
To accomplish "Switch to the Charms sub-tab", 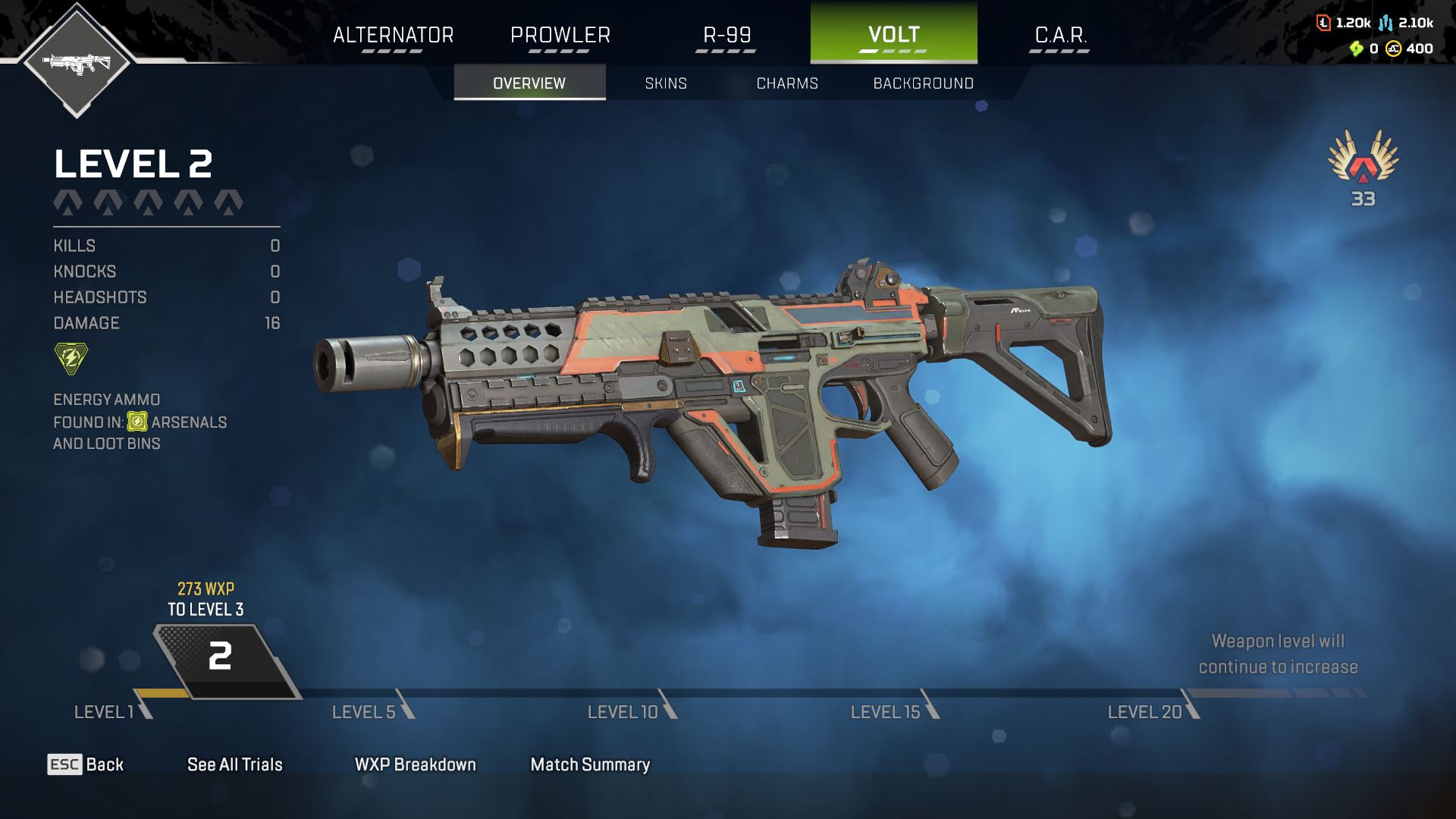I will tap(787, 83).
